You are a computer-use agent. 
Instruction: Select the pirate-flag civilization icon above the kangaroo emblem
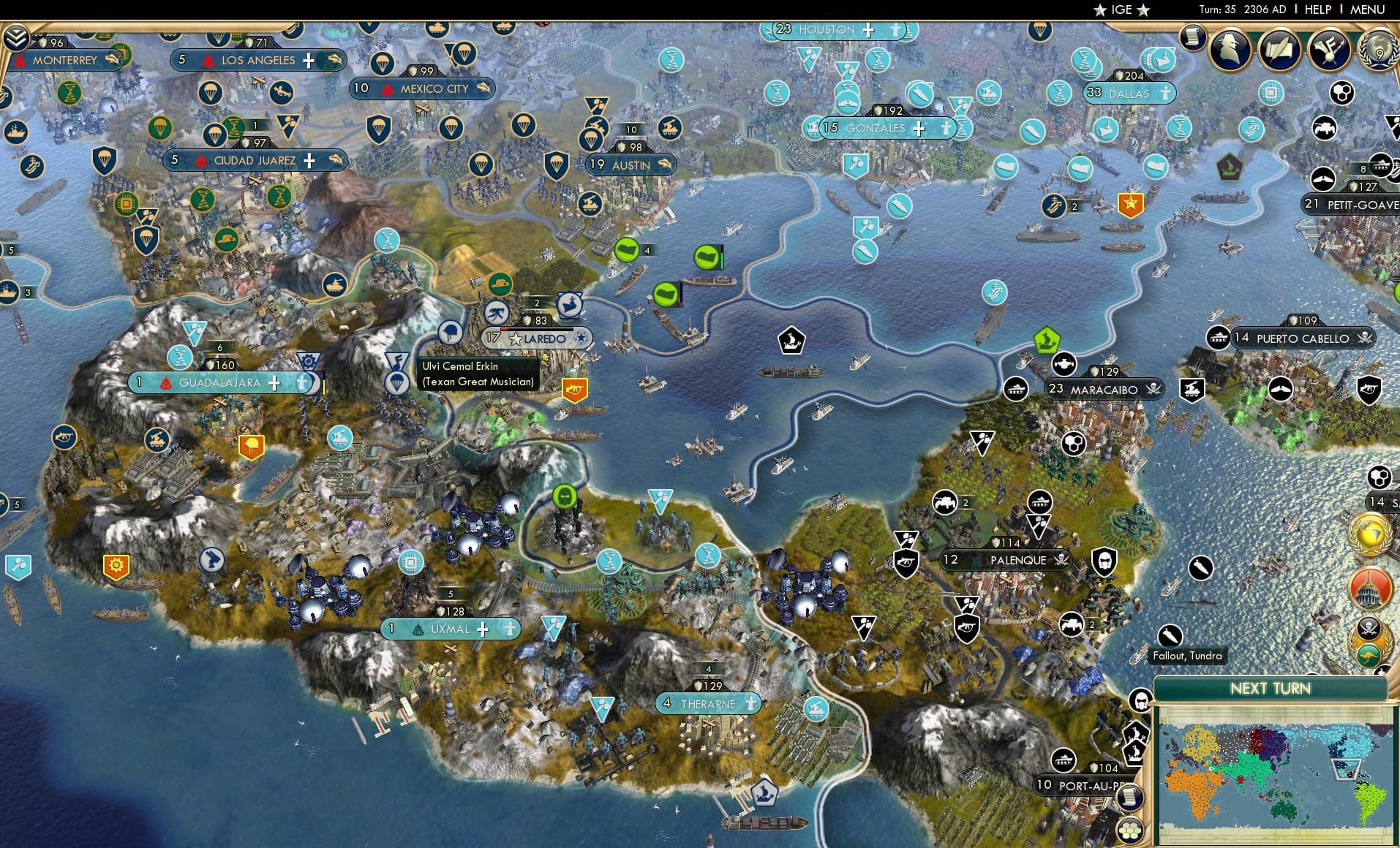click(x=1368, y=627)
